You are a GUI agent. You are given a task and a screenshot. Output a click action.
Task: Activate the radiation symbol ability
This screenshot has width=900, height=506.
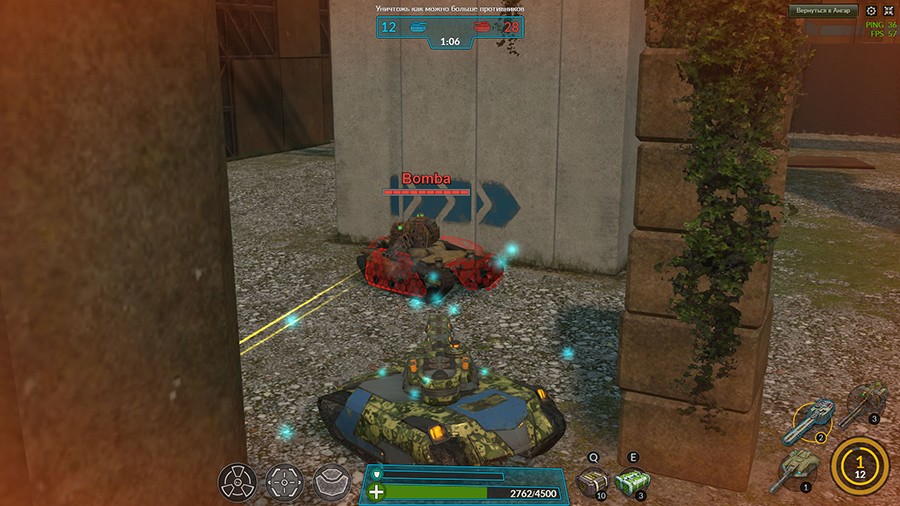pos(237,483)
